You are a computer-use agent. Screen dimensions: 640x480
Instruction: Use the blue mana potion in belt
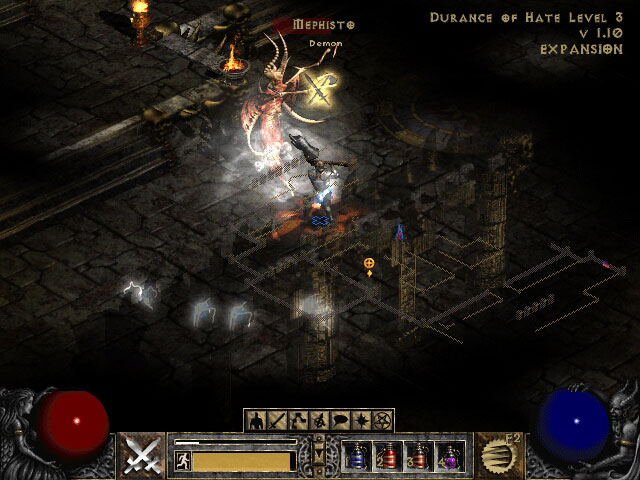(x=357, y=458)
